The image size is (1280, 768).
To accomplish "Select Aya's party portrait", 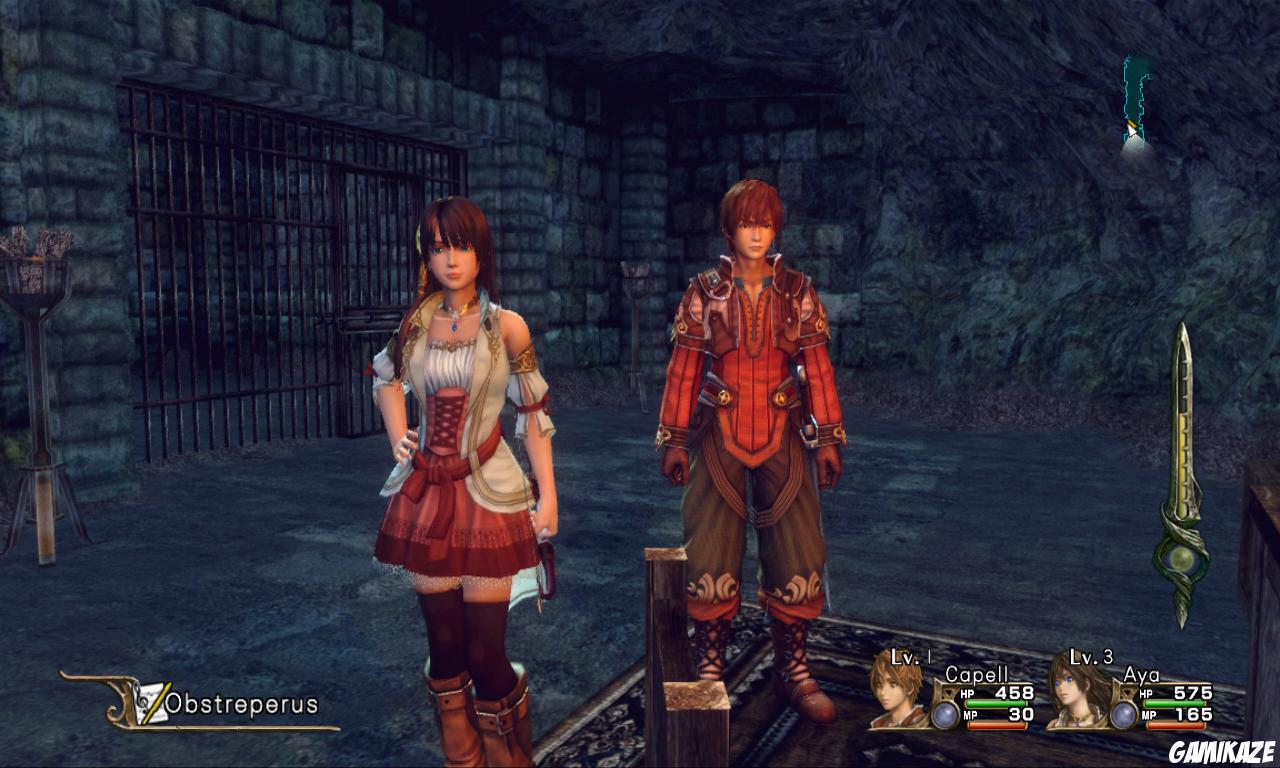I will pos(1075,691).
